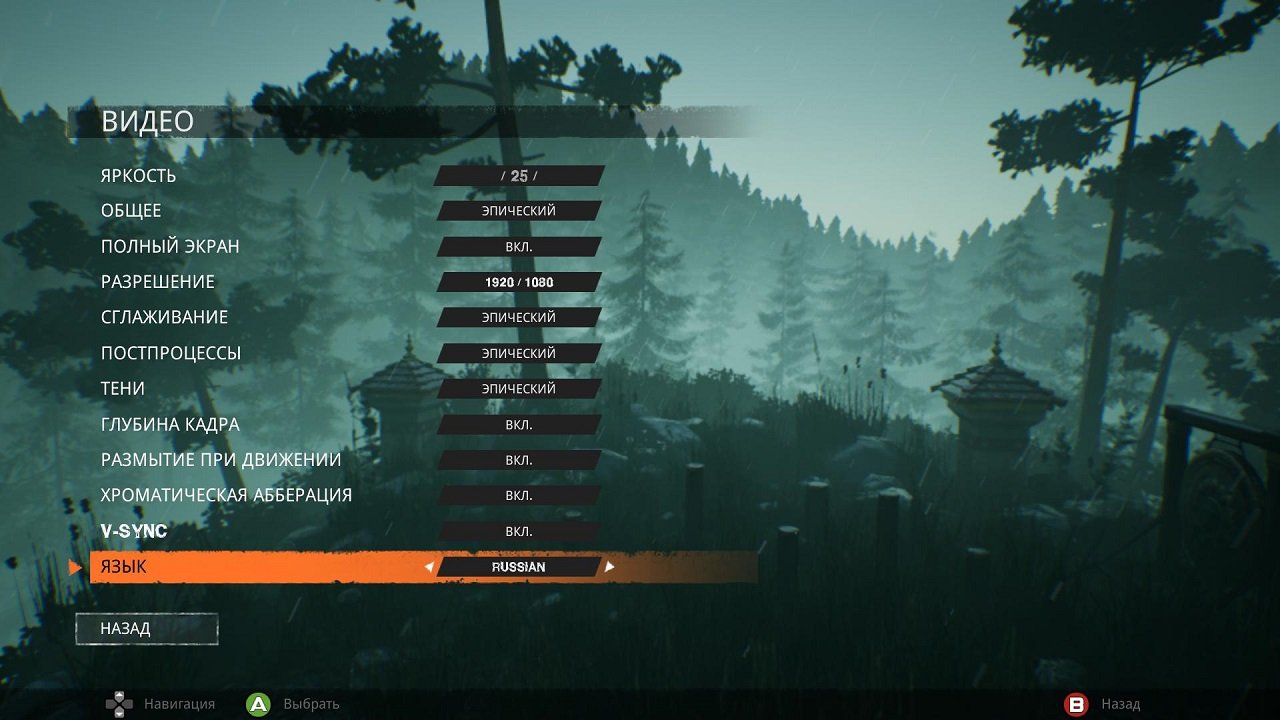Adjust the ЯРКОСТЬ value showing 25
The width and height of the screenshot is (1280, 720).
tap(517, 175)
